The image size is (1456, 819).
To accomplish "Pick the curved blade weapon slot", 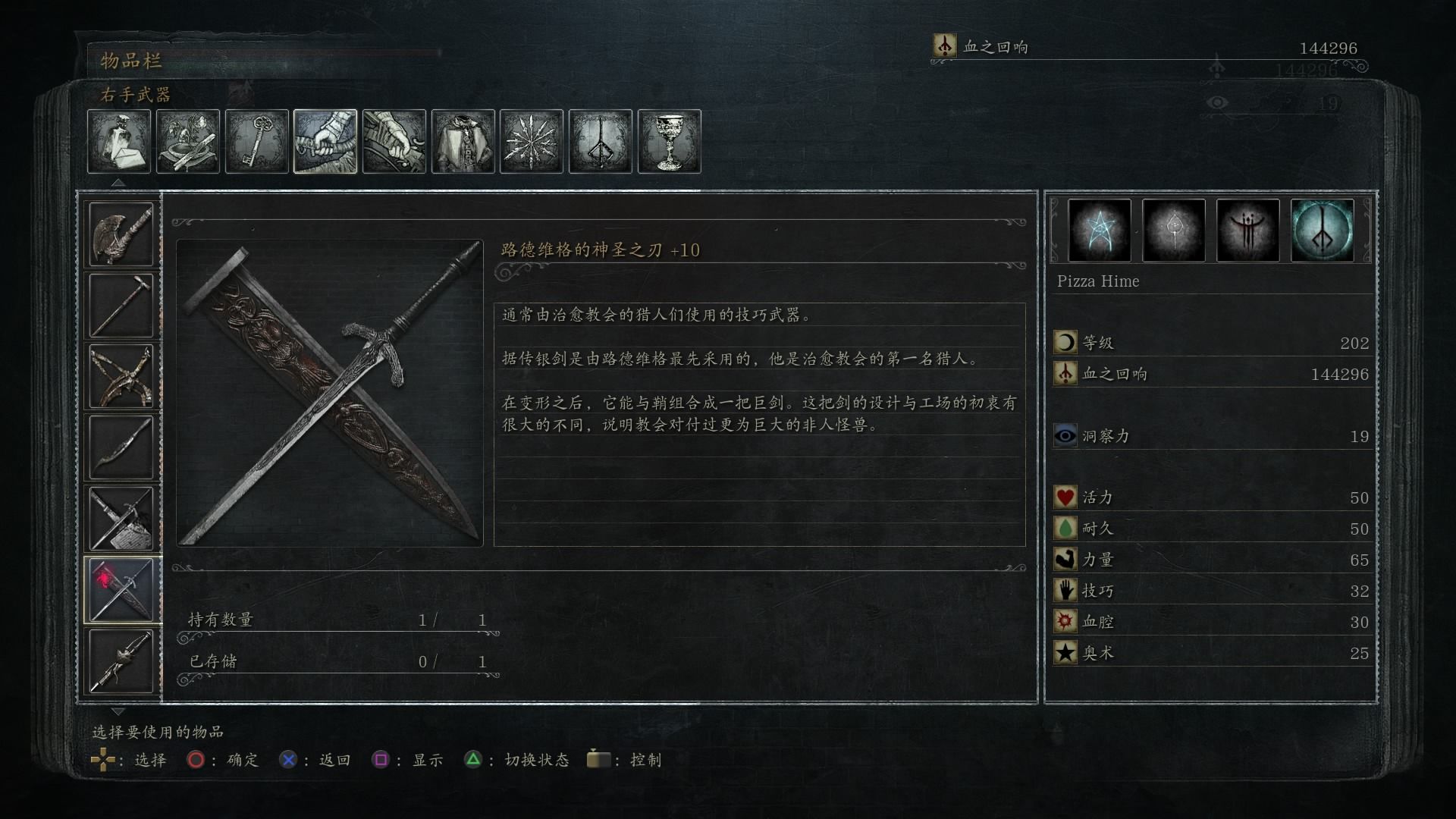I will pyautogui.click(x=121, y=447).
